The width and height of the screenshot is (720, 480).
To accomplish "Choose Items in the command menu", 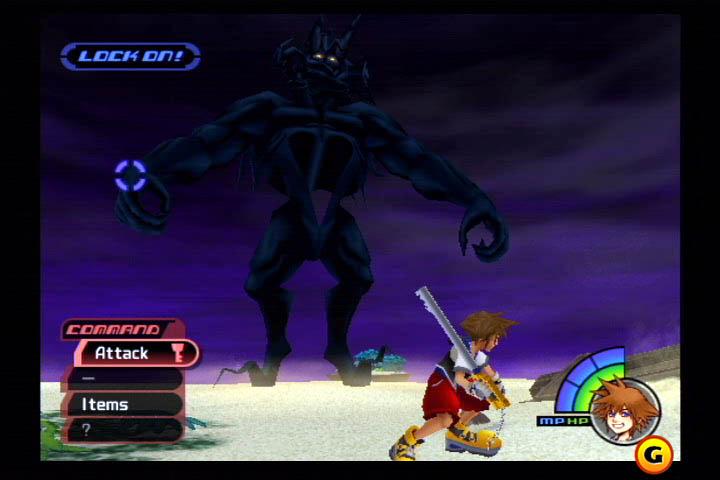I will click(x=122, y=404).
